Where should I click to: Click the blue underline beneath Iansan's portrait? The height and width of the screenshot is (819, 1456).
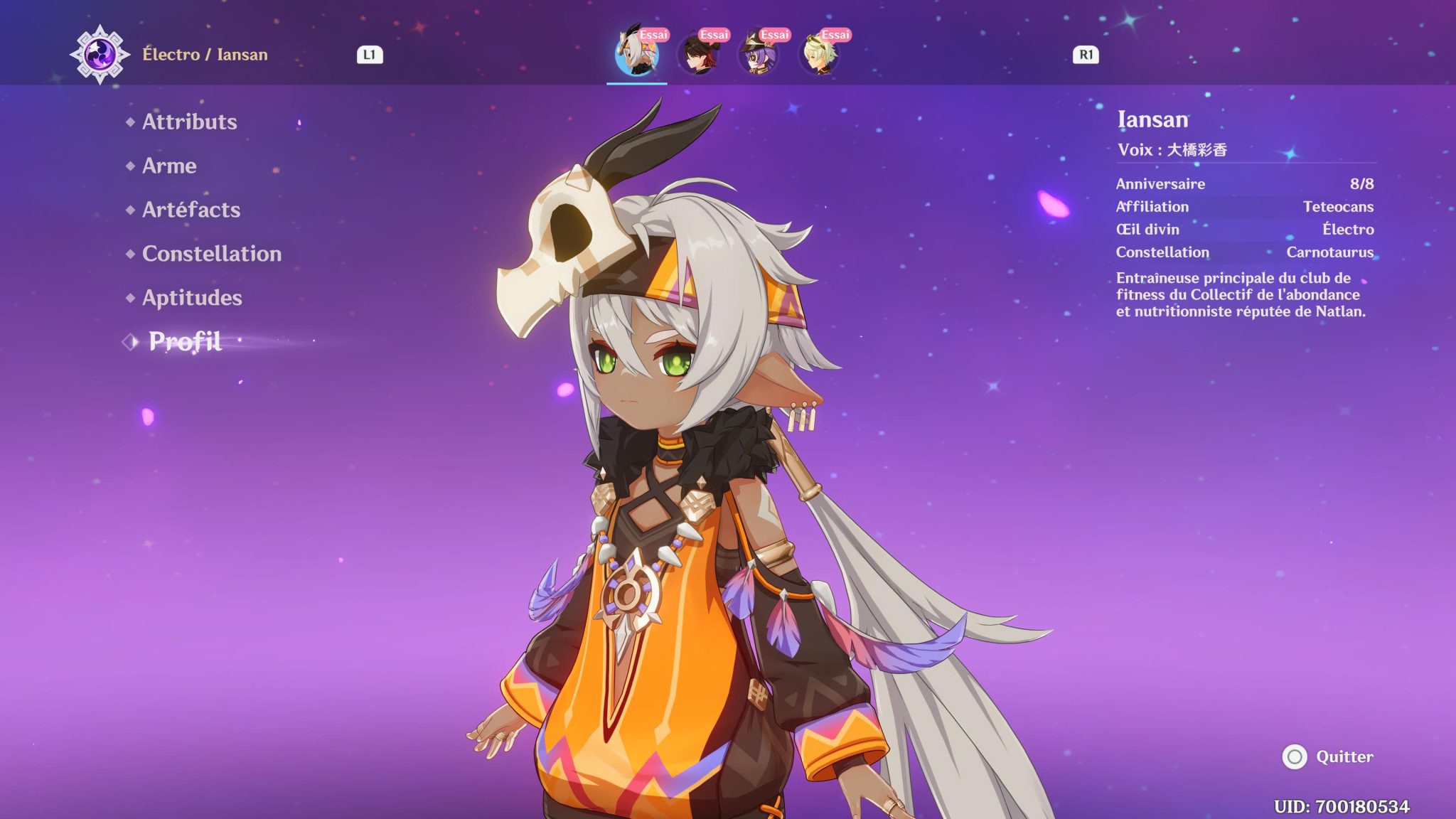[636, 83]
